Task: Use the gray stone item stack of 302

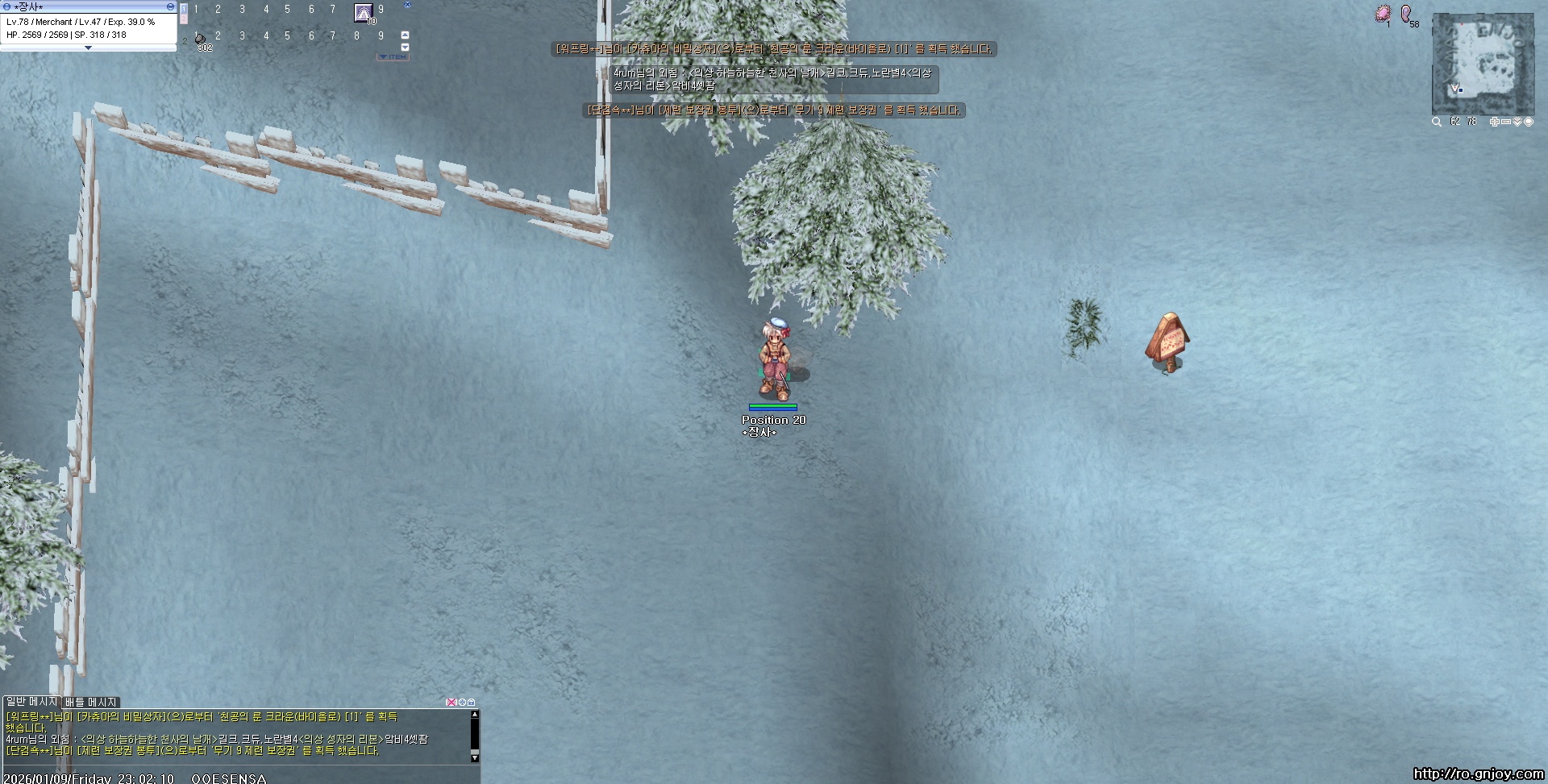Action: (x=200, y=39)
